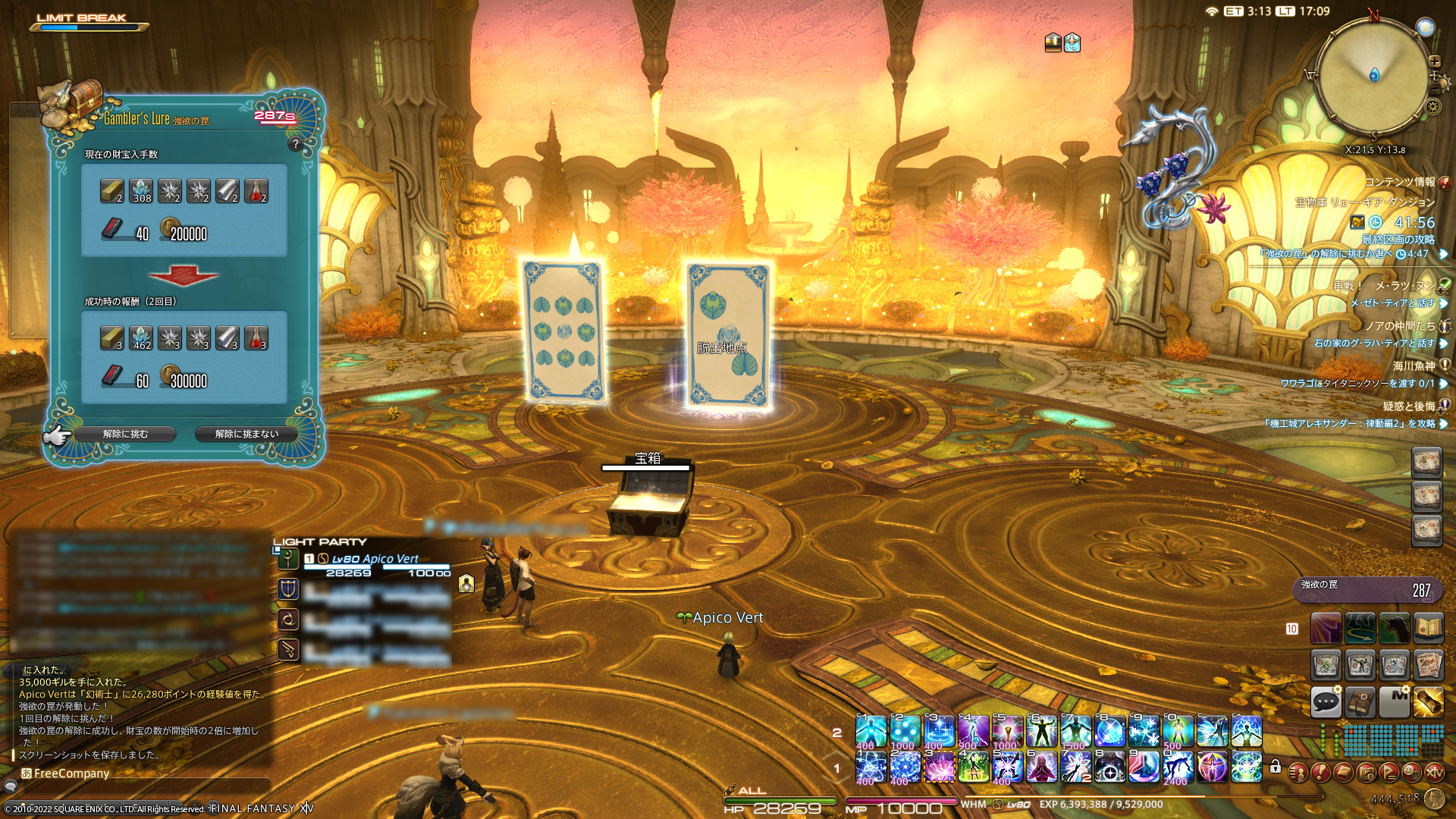Open the character menu button

1298,772
